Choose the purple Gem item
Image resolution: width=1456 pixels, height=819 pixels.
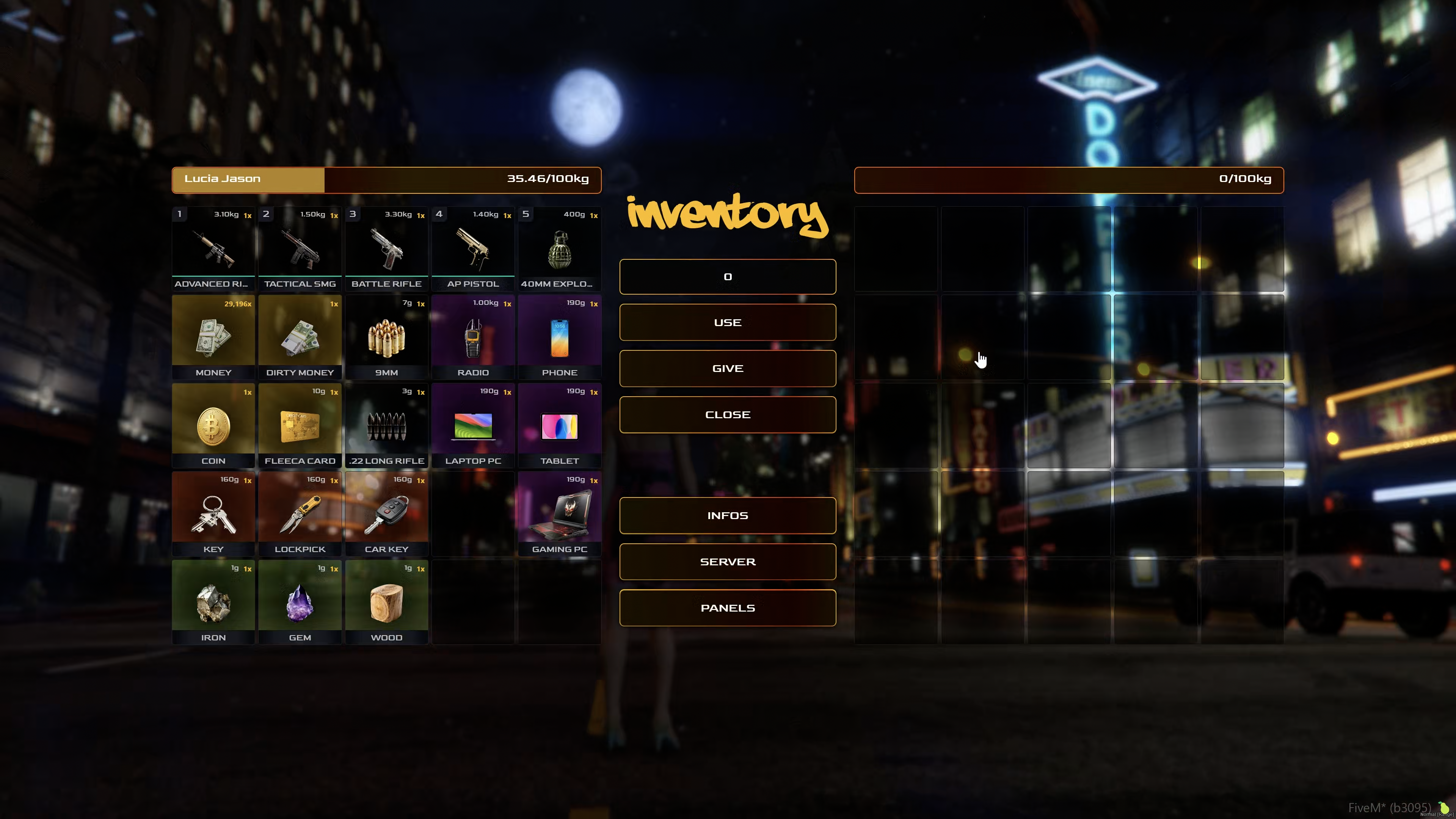tap(300, 602)
